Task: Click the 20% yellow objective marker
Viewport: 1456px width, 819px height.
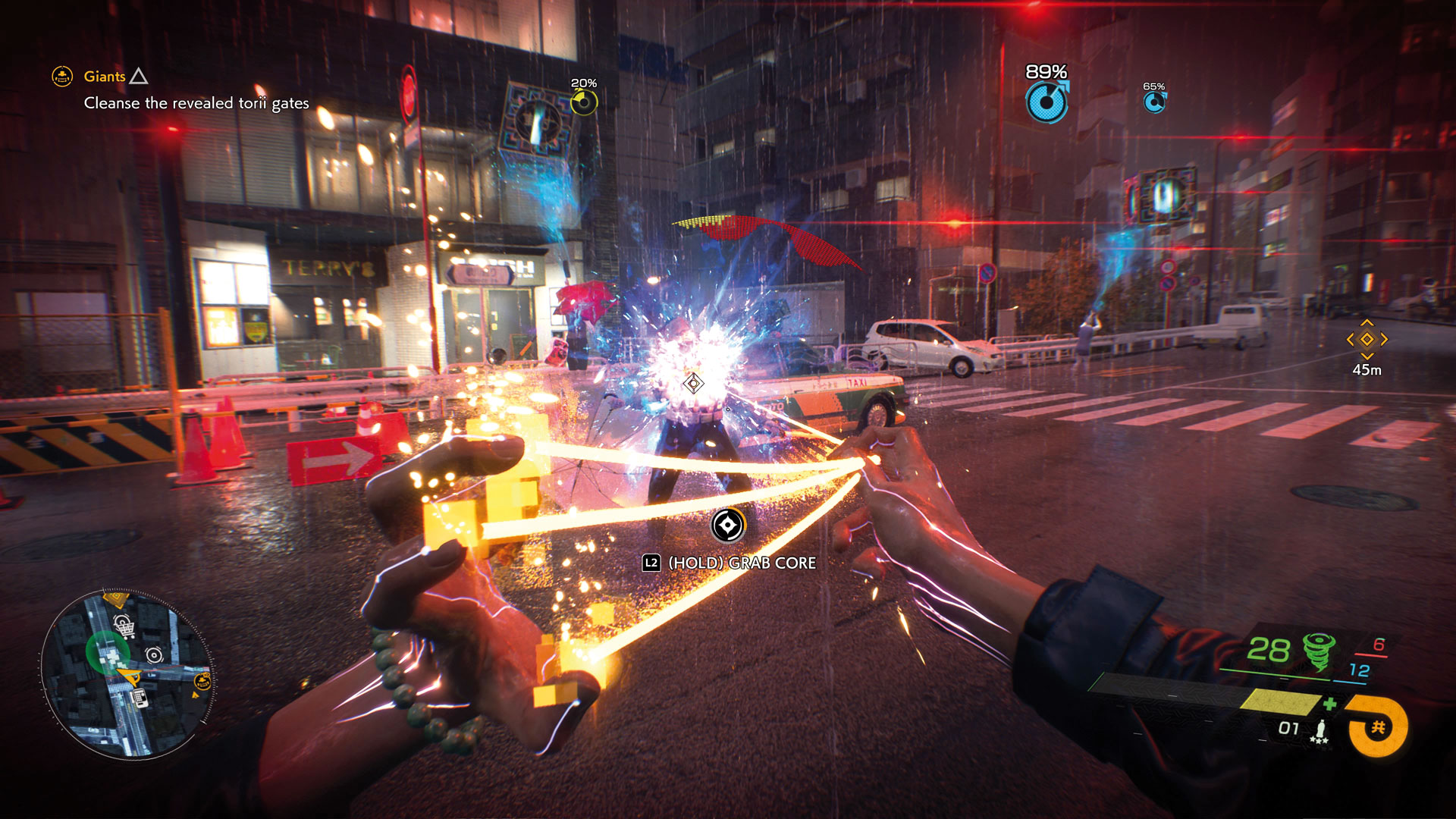Action: point(584,102)
